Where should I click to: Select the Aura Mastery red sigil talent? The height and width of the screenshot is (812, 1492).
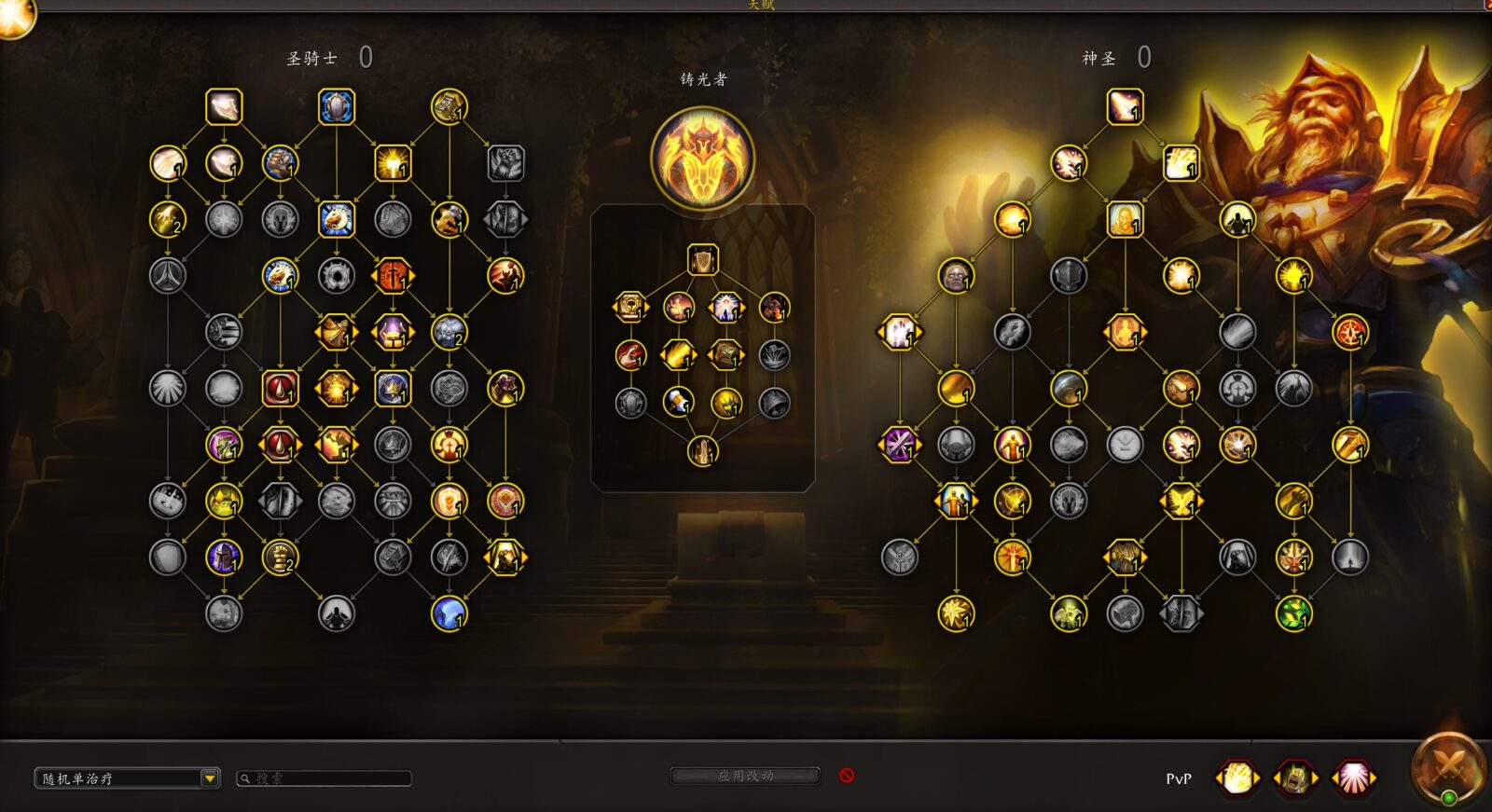[1350, 332]
